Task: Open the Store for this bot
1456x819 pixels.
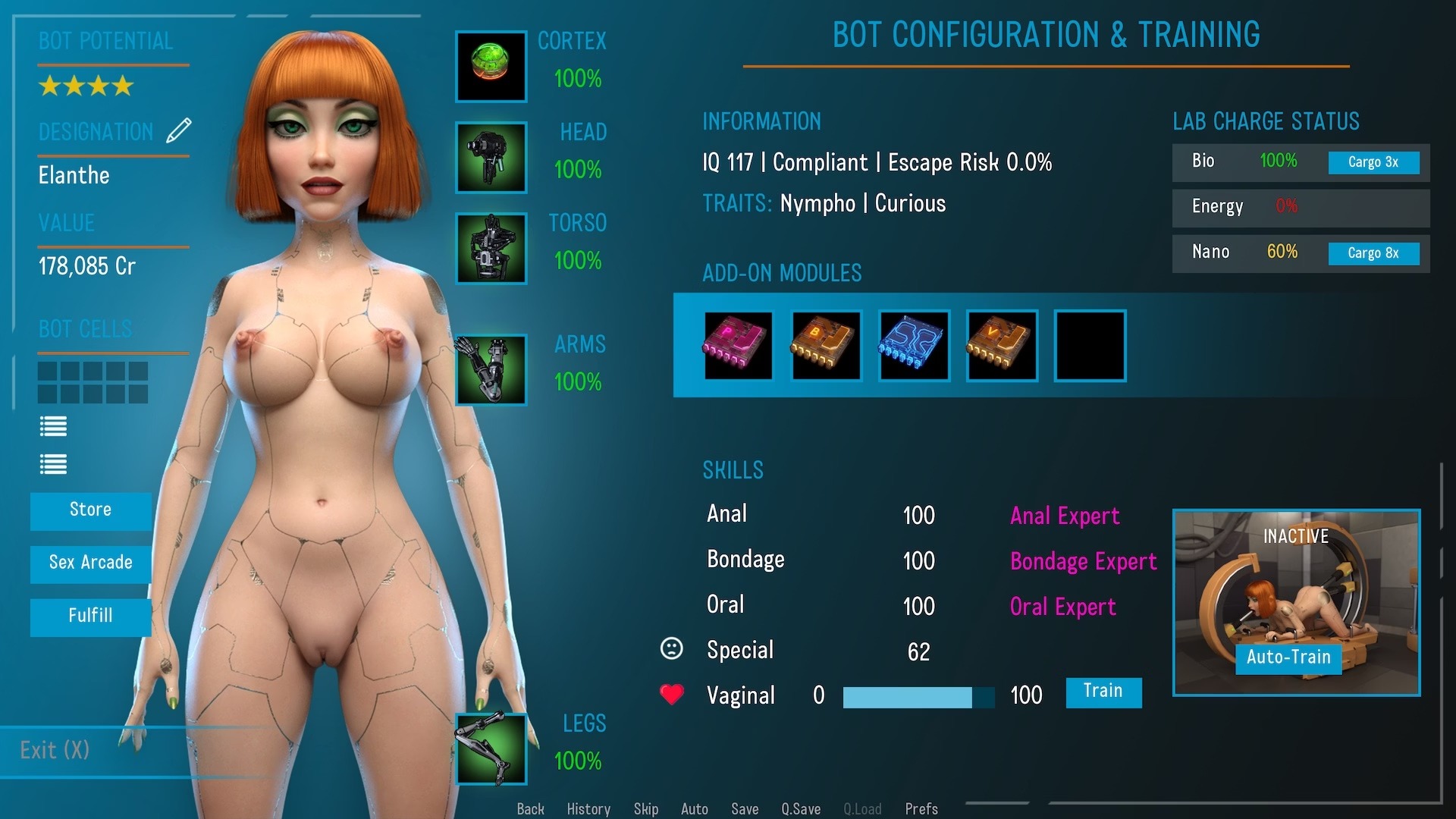Action: coord(90,510)
